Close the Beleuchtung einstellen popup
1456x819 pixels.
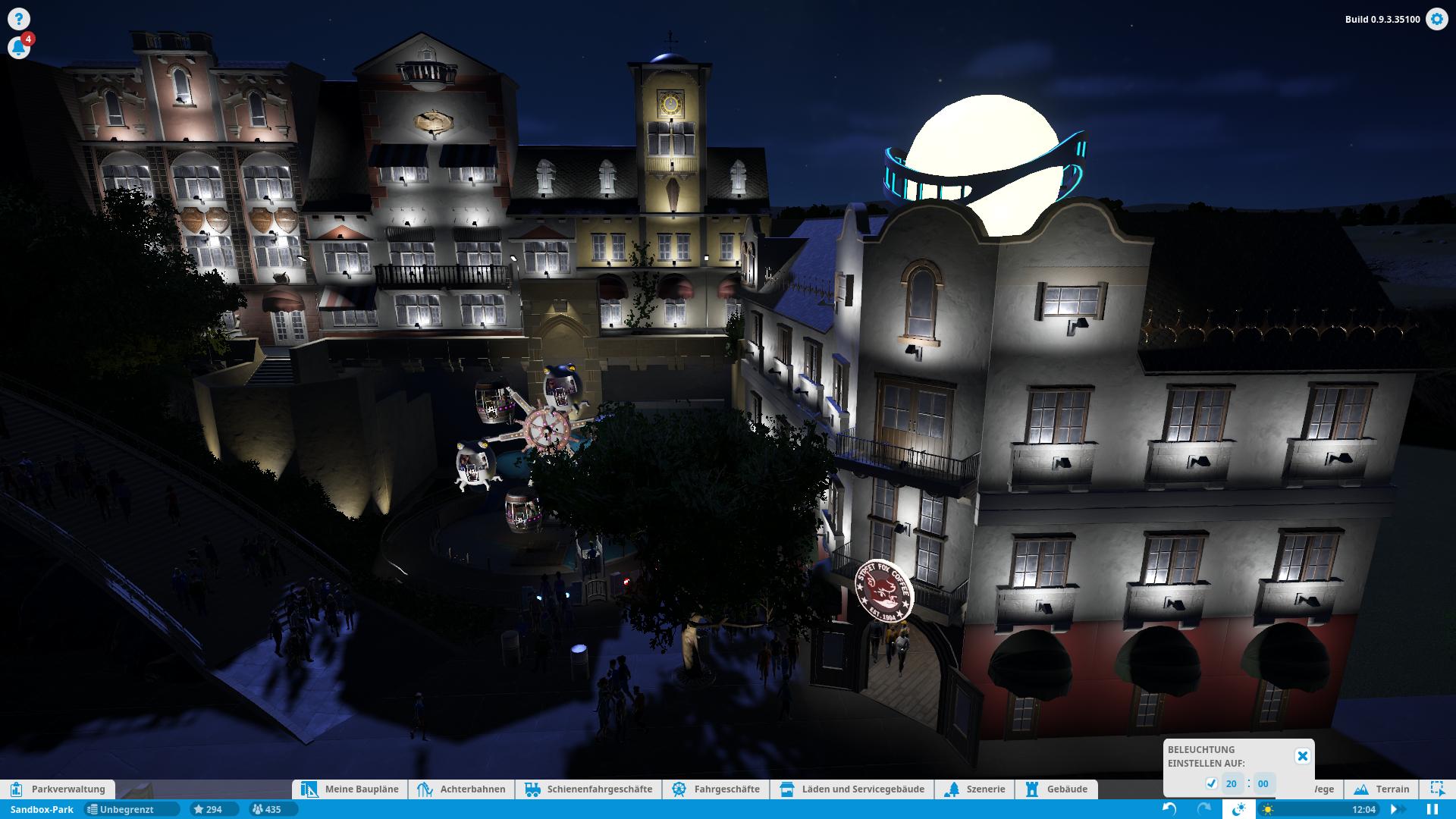click(1302, 756)
